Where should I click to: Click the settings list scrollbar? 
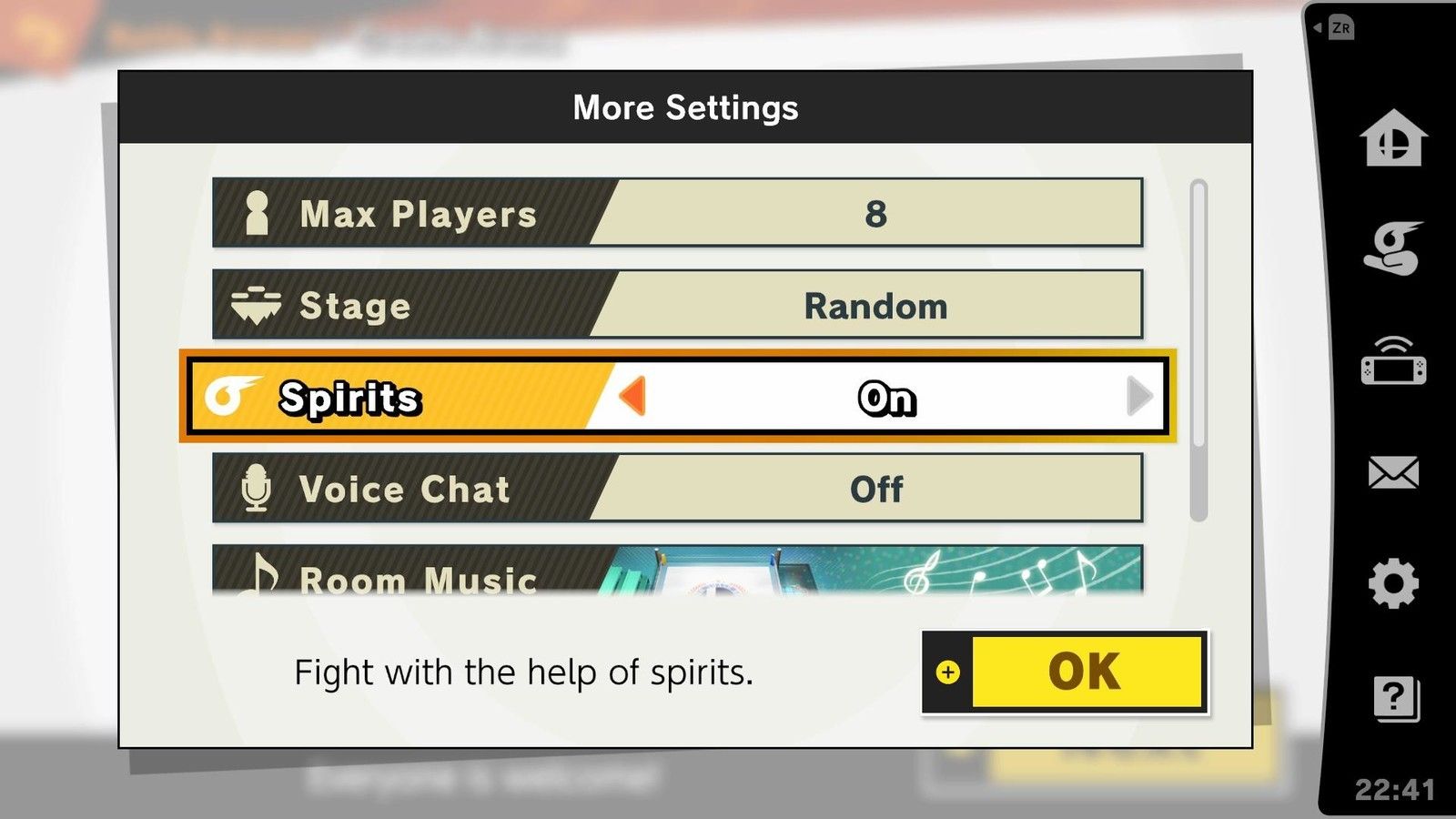pos(1198,350)
